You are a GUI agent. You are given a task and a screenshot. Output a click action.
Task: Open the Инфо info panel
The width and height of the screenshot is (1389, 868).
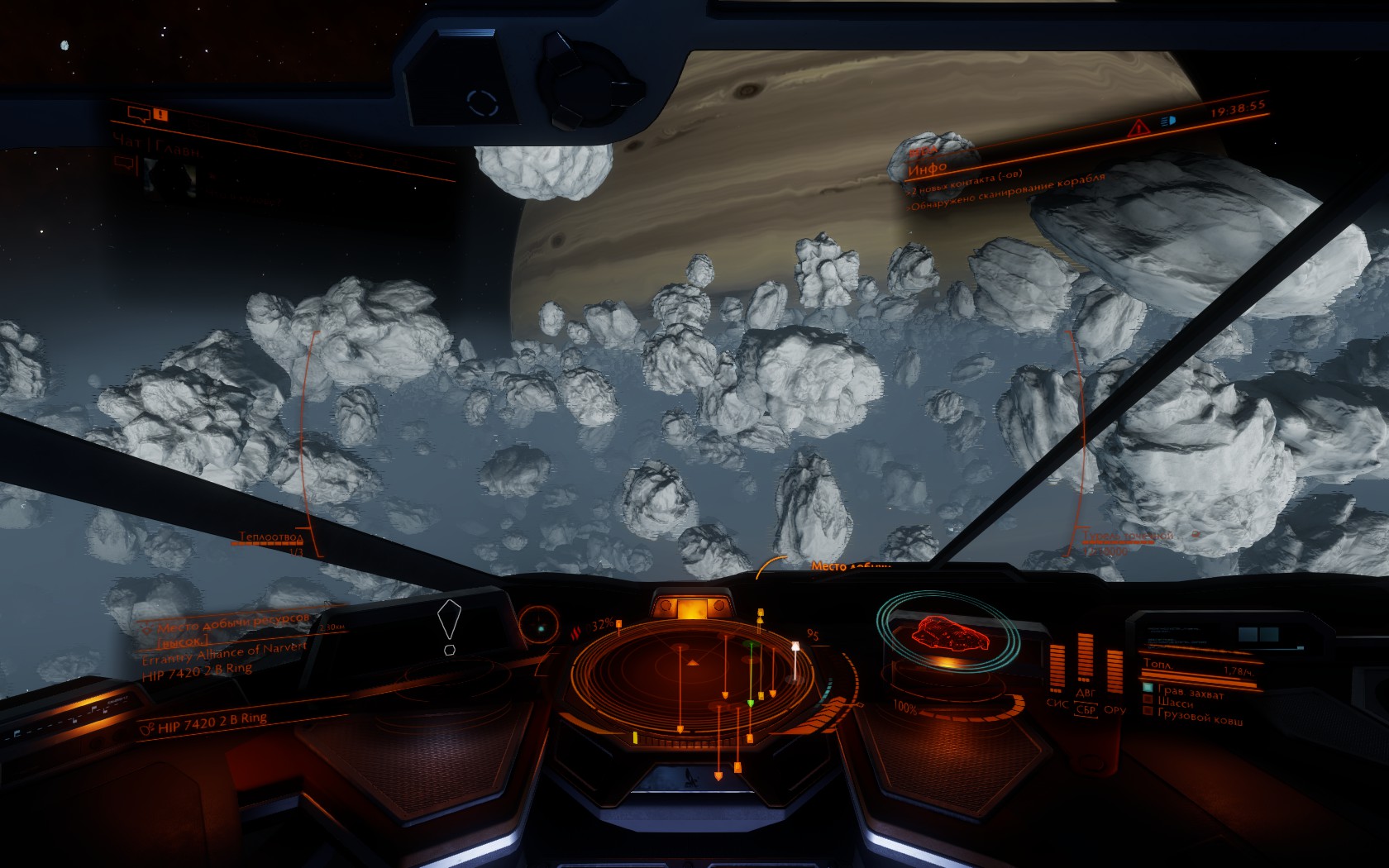(x=927, y=169)
